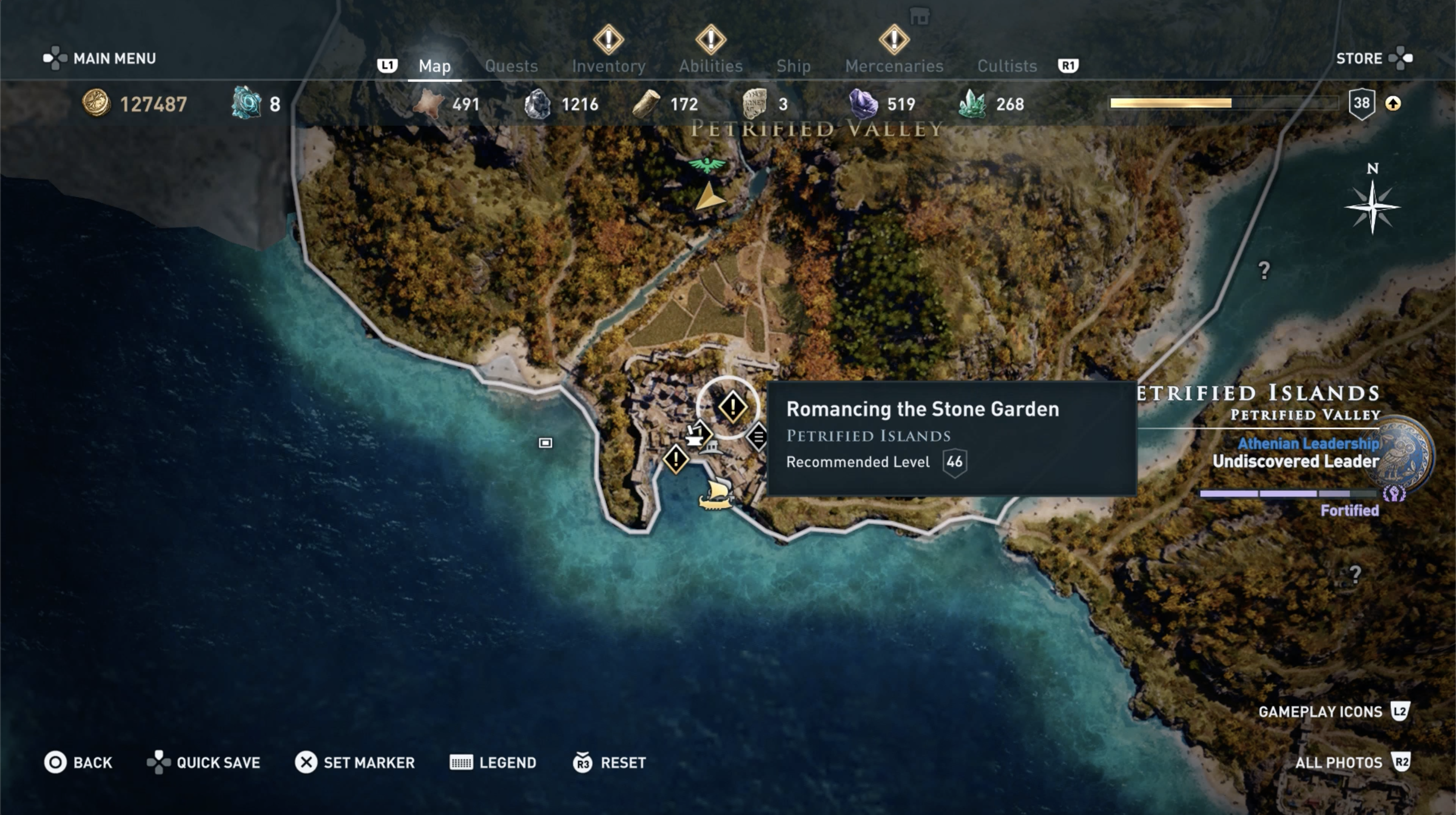Viewport: 1456px width, 815px height.
Task: Show All Photos on the map
Action: coord(1352,763)
